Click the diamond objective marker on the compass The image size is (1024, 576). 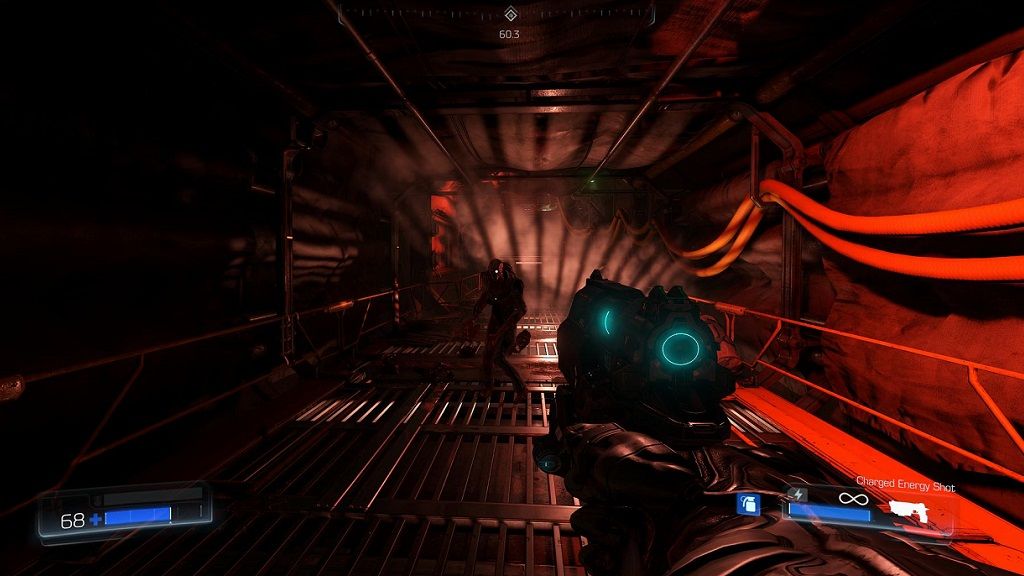510,14
